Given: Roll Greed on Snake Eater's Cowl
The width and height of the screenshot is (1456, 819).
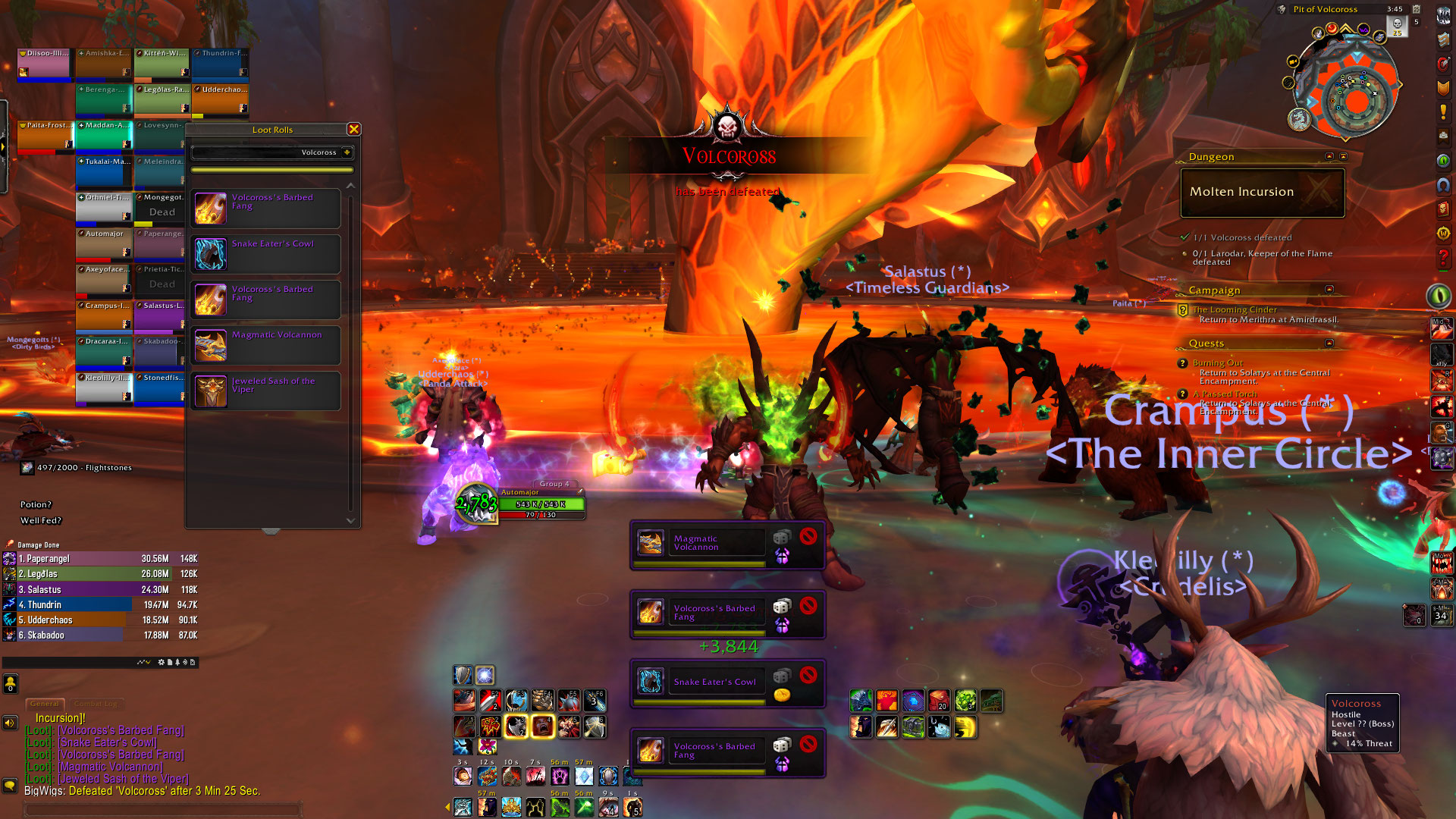Looking at the screenshot, I should (782, 695).
